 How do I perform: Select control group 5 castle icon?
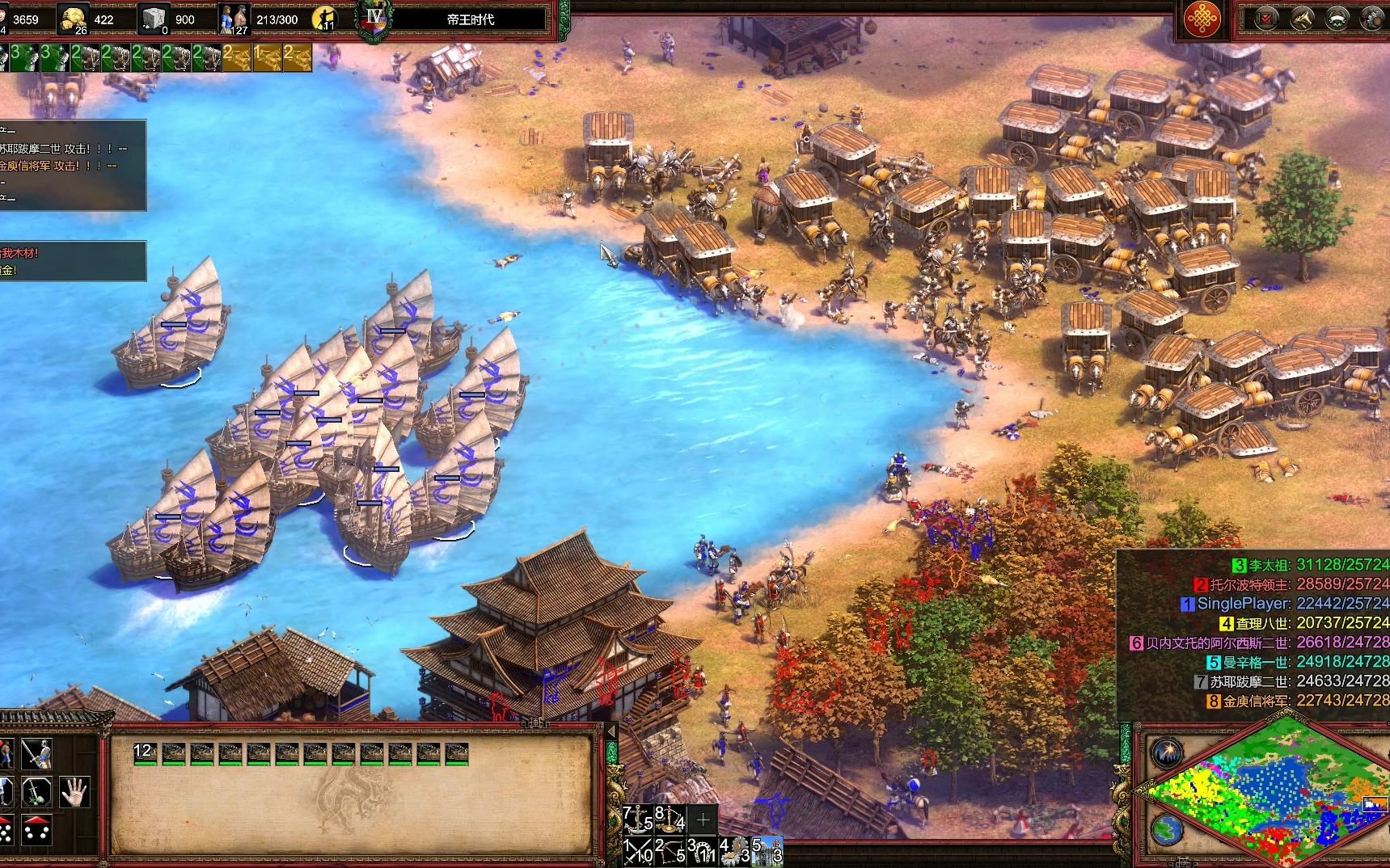click(767, 850)
